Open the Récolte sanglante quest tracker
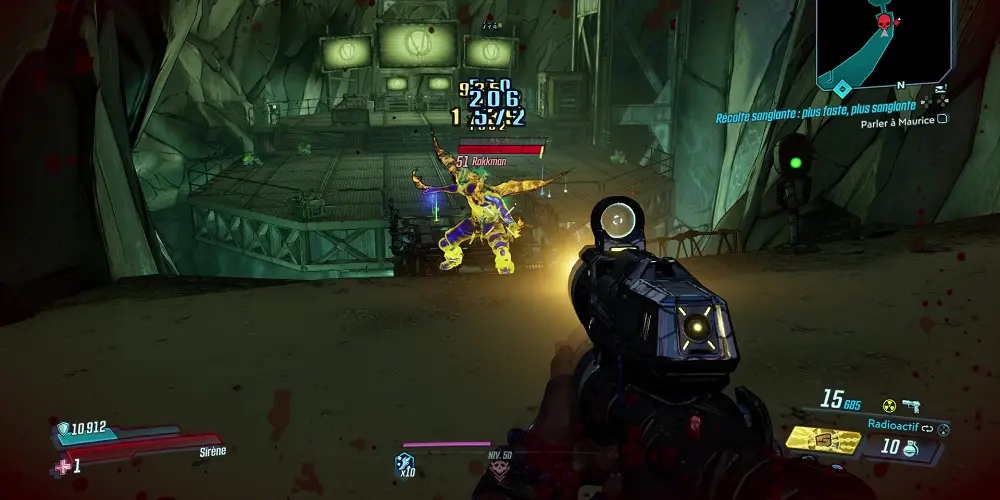 [814, 105]
